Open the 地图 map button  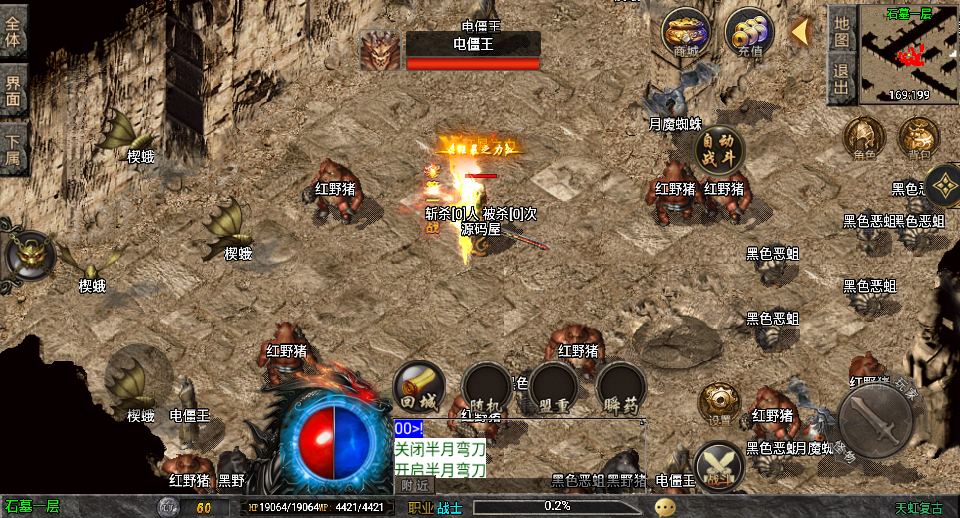pos(841,29)
